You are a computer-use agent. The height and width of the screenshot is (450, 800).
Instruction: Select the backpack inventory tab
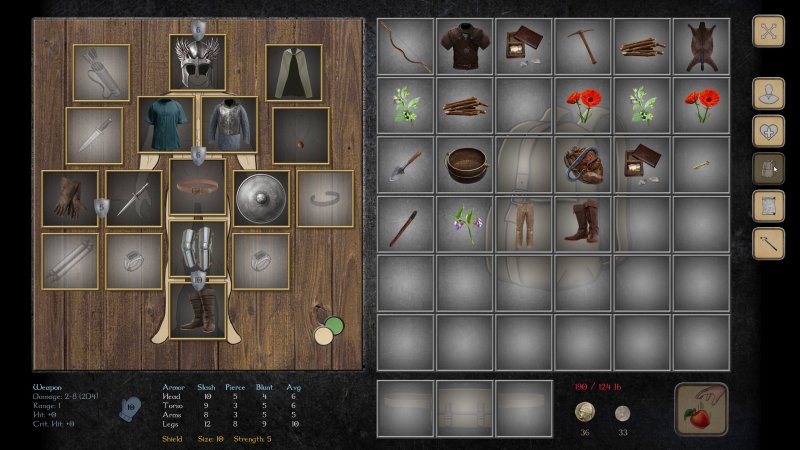coord(768,168)
